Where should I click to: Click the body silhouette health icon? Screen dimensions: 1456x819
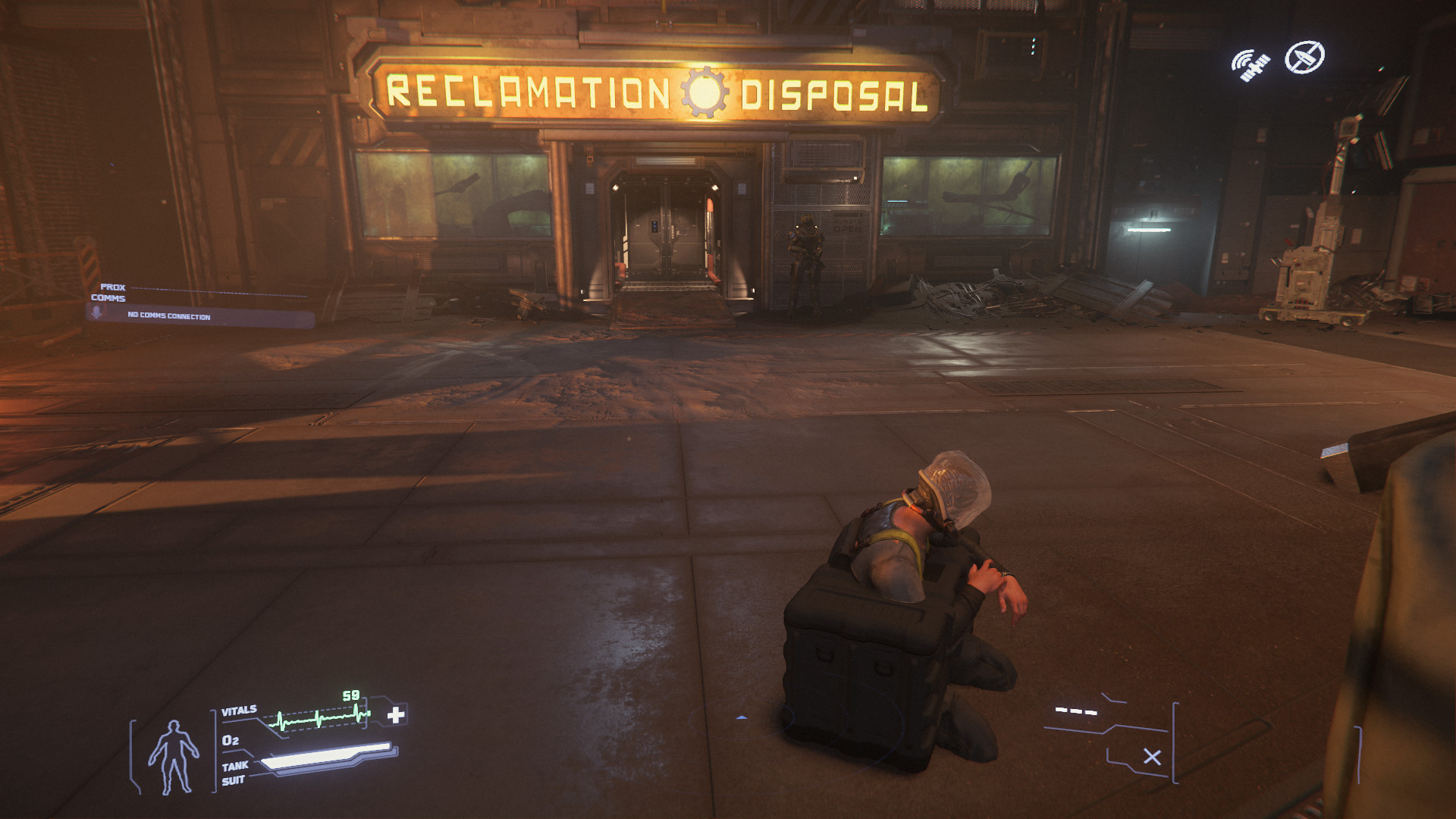coord(173,756)
